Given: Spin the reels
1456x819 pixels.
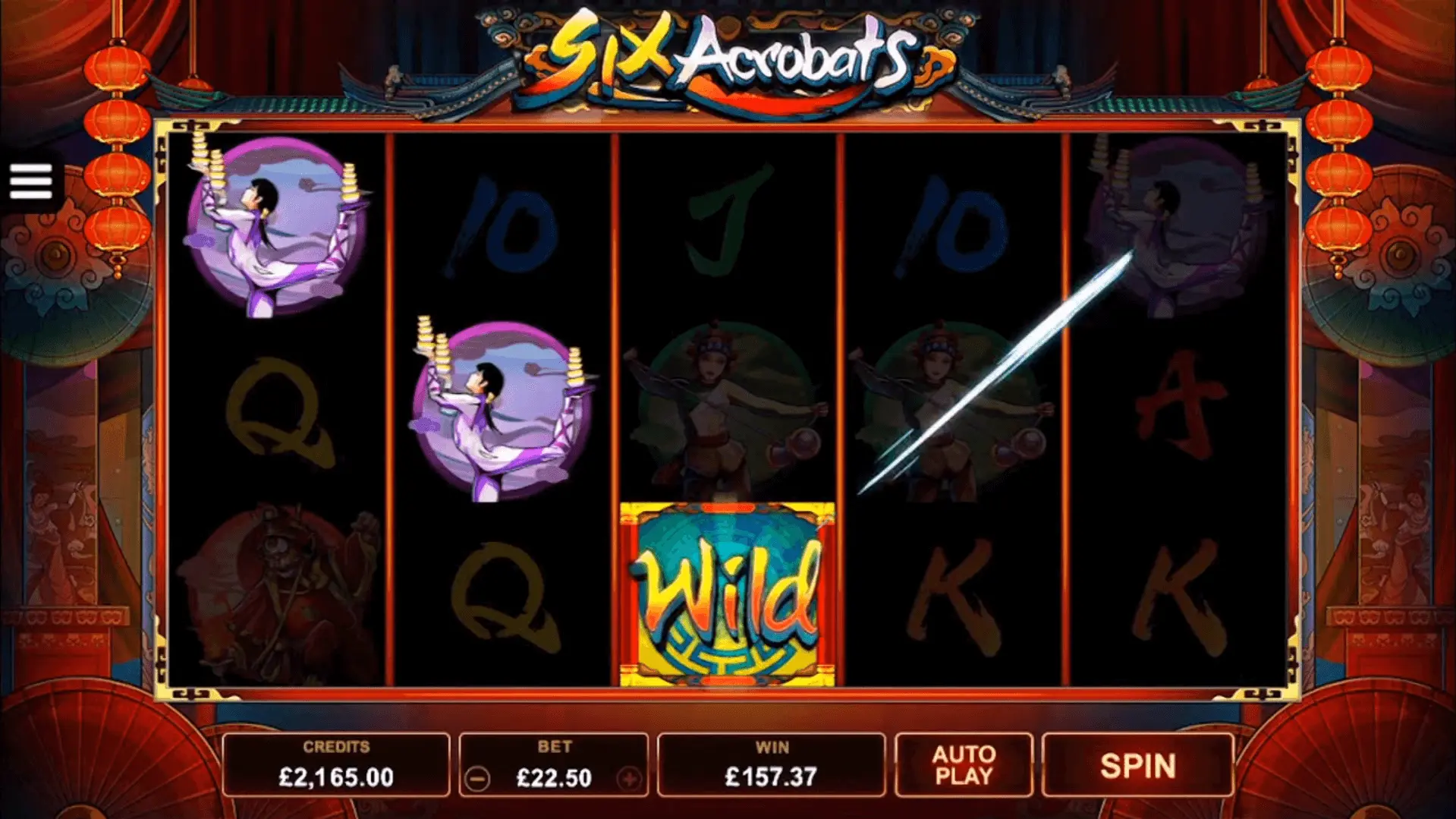Looking at the screenshot, I should click(x=1137, y=766).
